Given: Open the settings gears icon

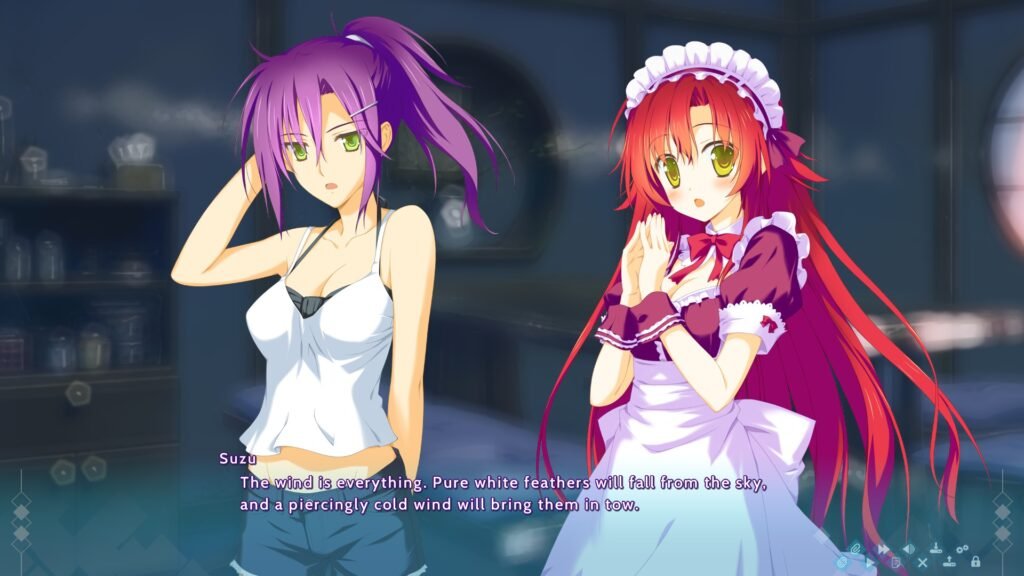Looking at the screenshot, I should [x=962, y=549].
